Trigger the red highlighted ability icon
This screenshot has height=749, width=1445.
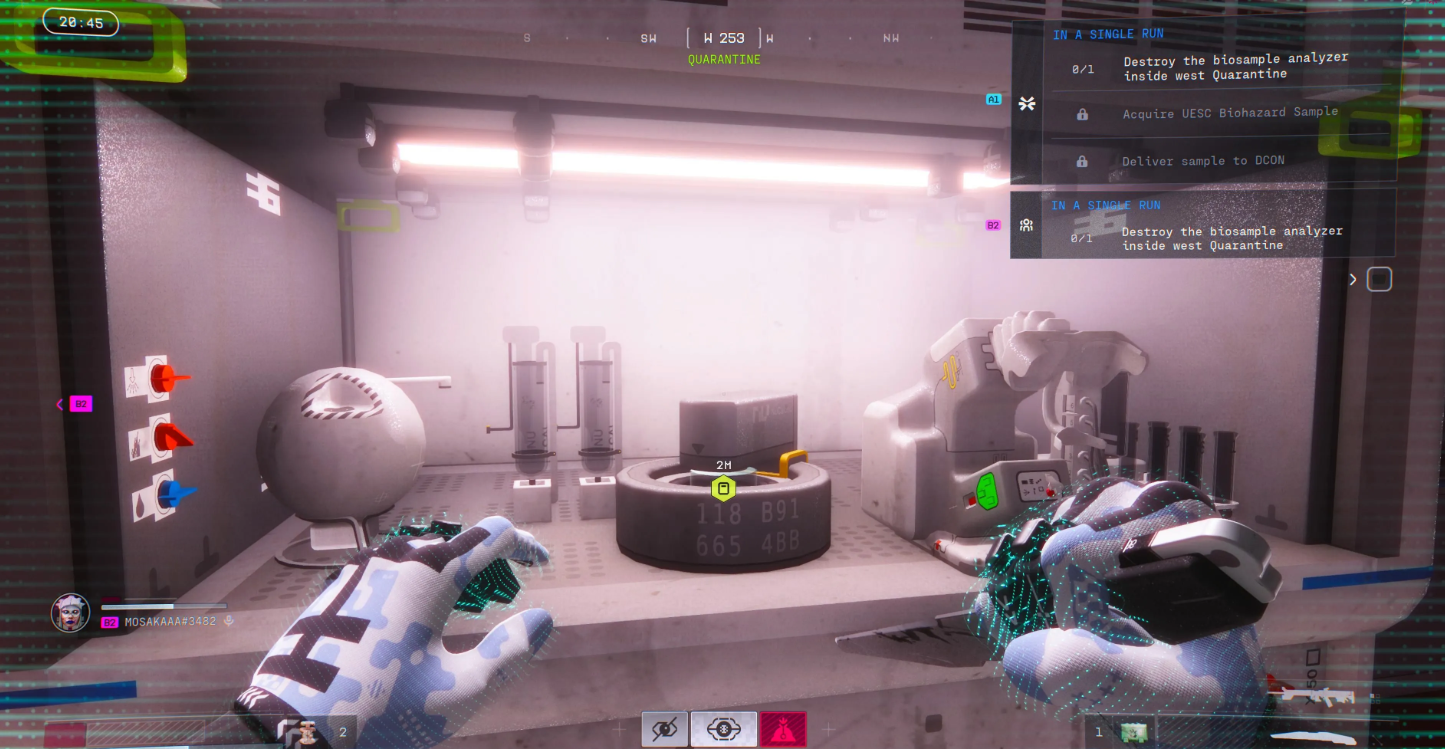(x=783, y=730)
